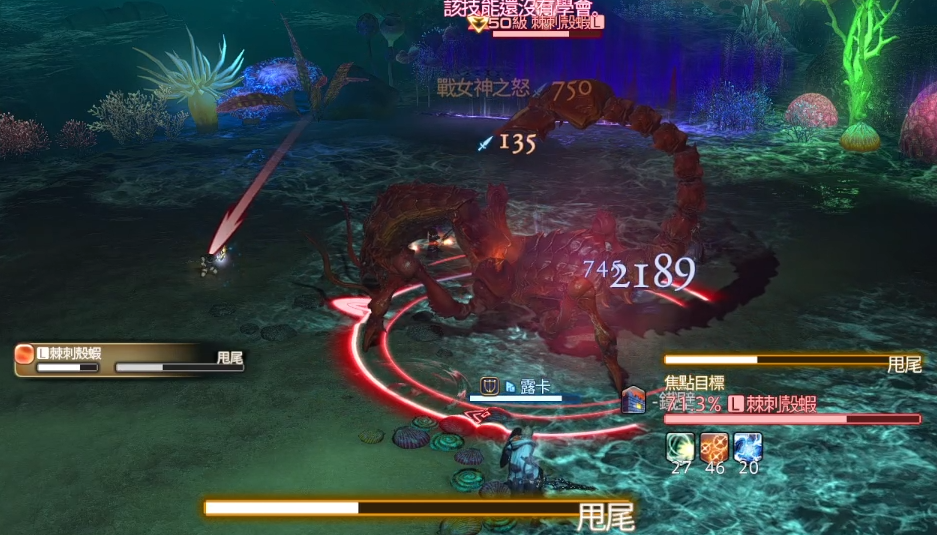The height and width of the screenshot is (535, 937).
Task: Click the green swirl status effect icon
Action: tap(681, 446)
